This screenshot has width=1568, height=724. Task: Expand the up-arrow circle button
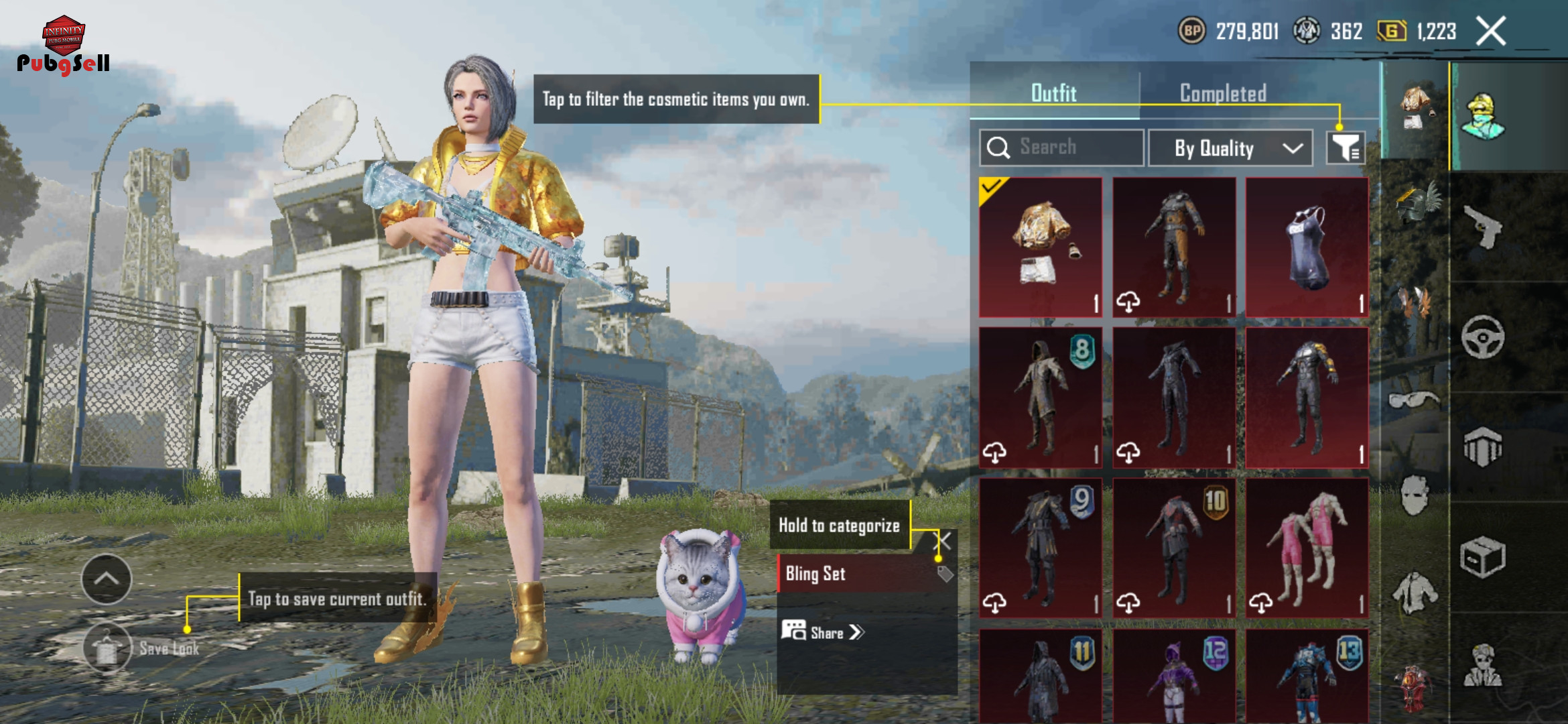(x=107, y=579)
